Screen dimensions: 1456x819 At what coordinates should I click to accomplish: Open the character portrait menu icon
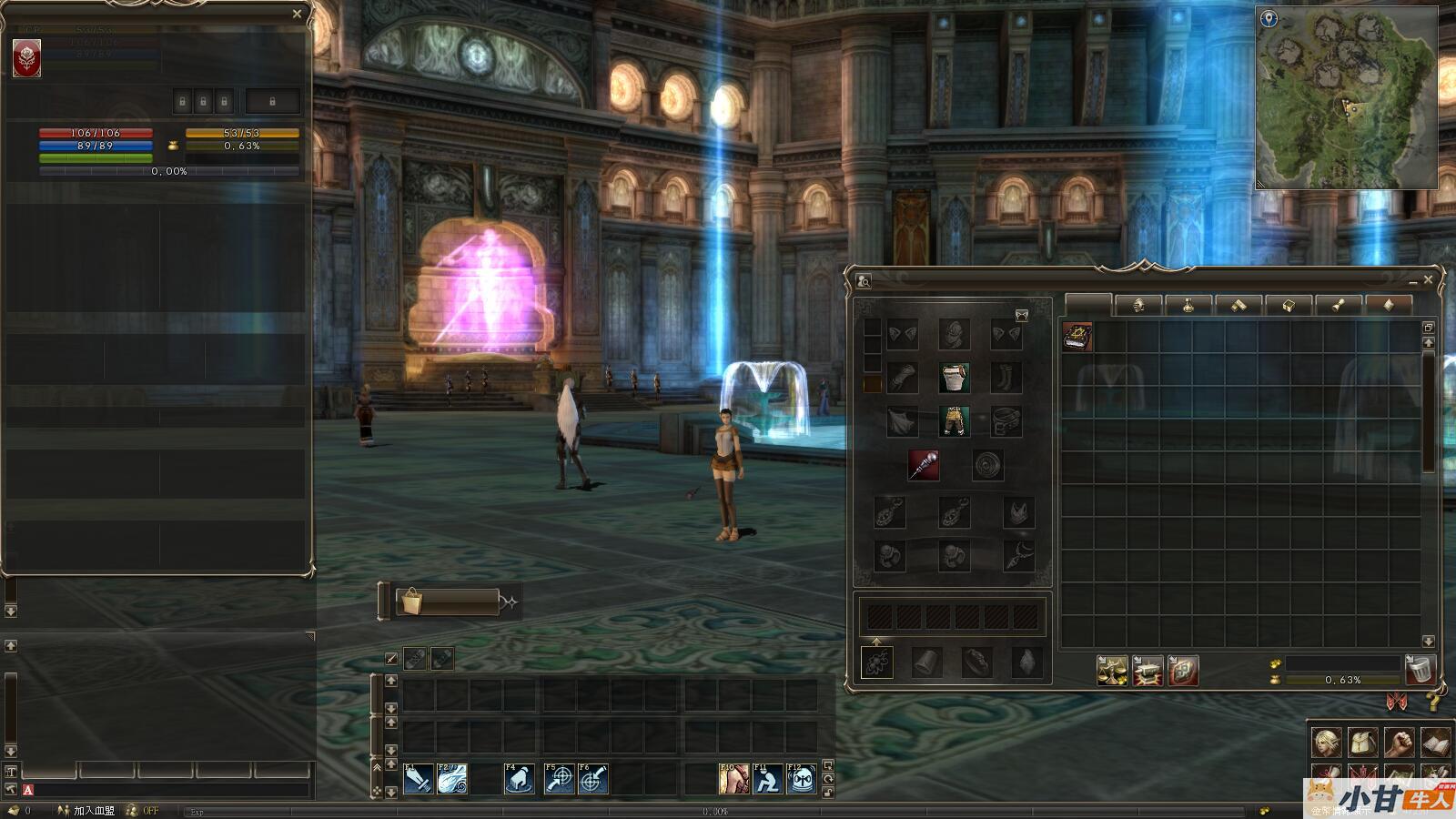click(x=1326, y=743)
